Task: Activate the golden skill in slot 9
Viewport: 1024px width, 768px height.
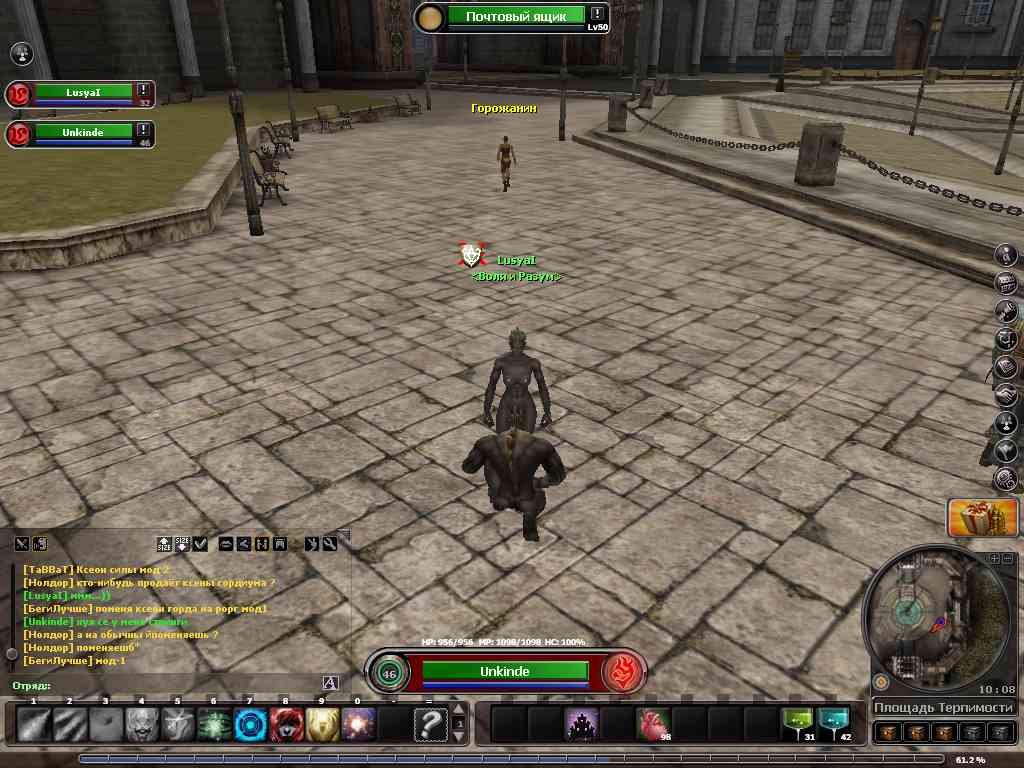Action: (x=322, y=723)
